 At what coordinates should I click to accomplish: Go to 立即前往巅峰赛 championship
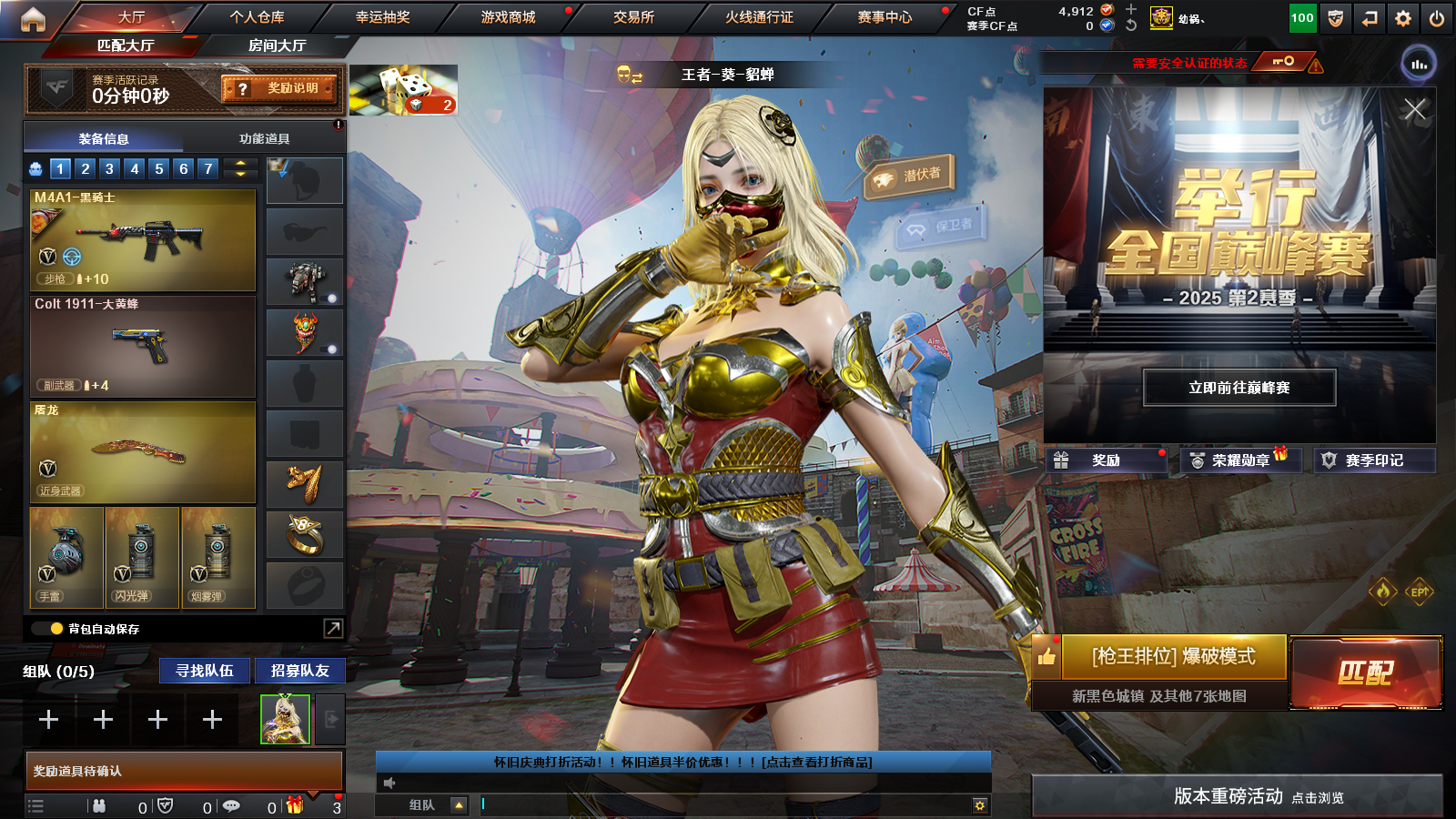(x=1239, y=388)
